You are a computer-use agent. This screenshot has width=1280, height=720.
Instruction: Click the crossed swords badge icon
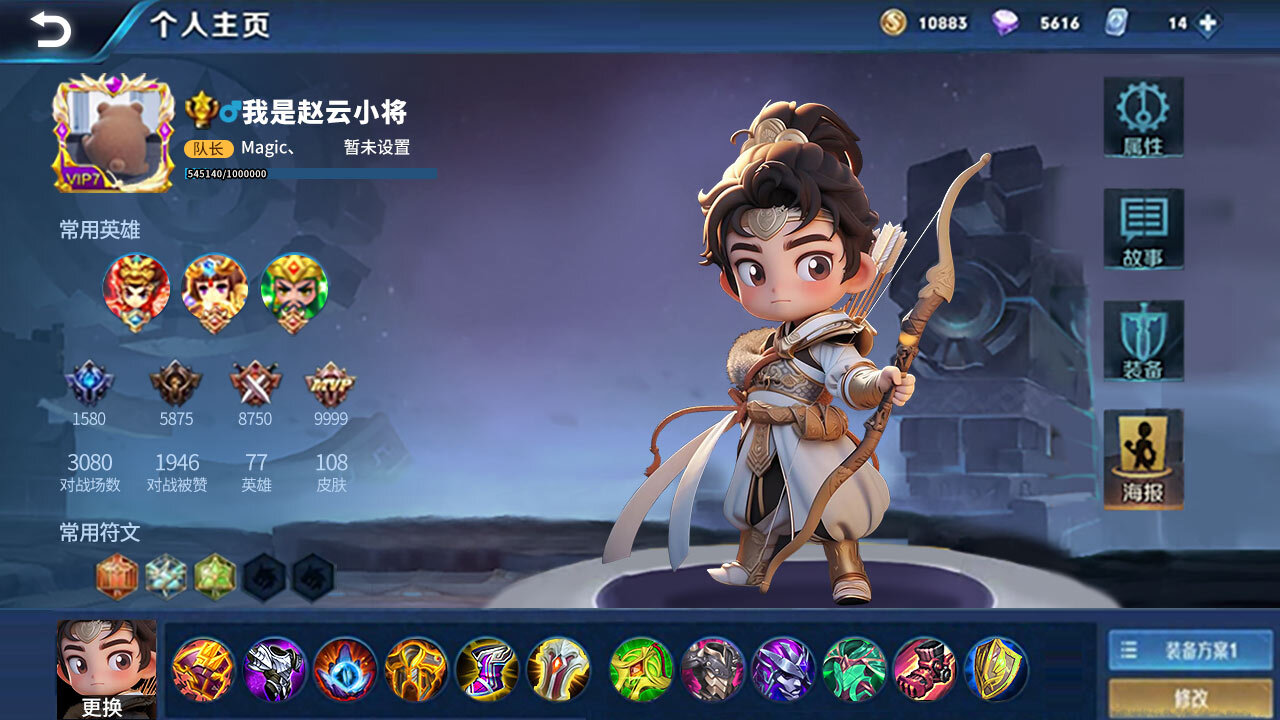pyautogui.click(x=255, y=383)
